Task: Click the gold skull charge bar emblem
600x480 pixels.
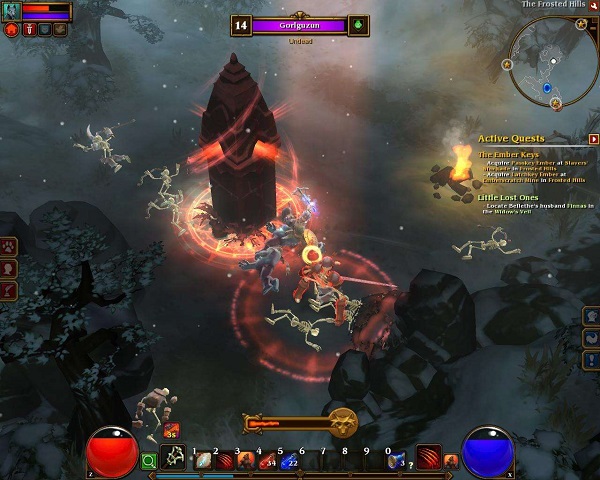Action: (343, 423)
